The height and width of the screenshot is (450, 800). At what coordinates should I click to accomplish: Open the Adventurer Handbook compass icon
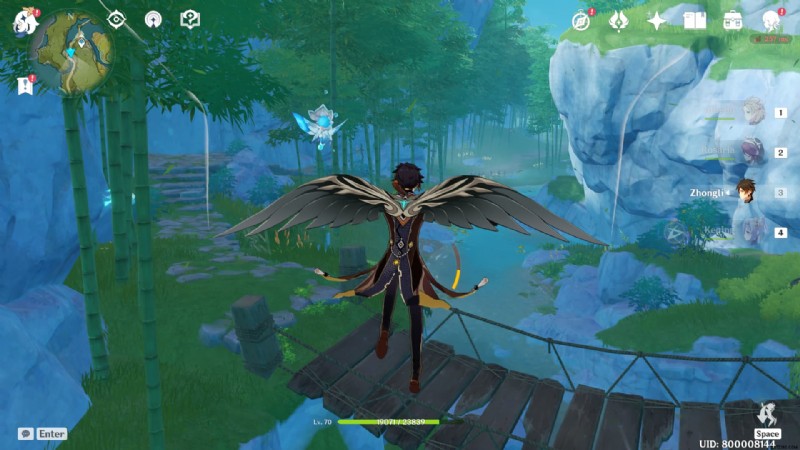pos(581,20)
